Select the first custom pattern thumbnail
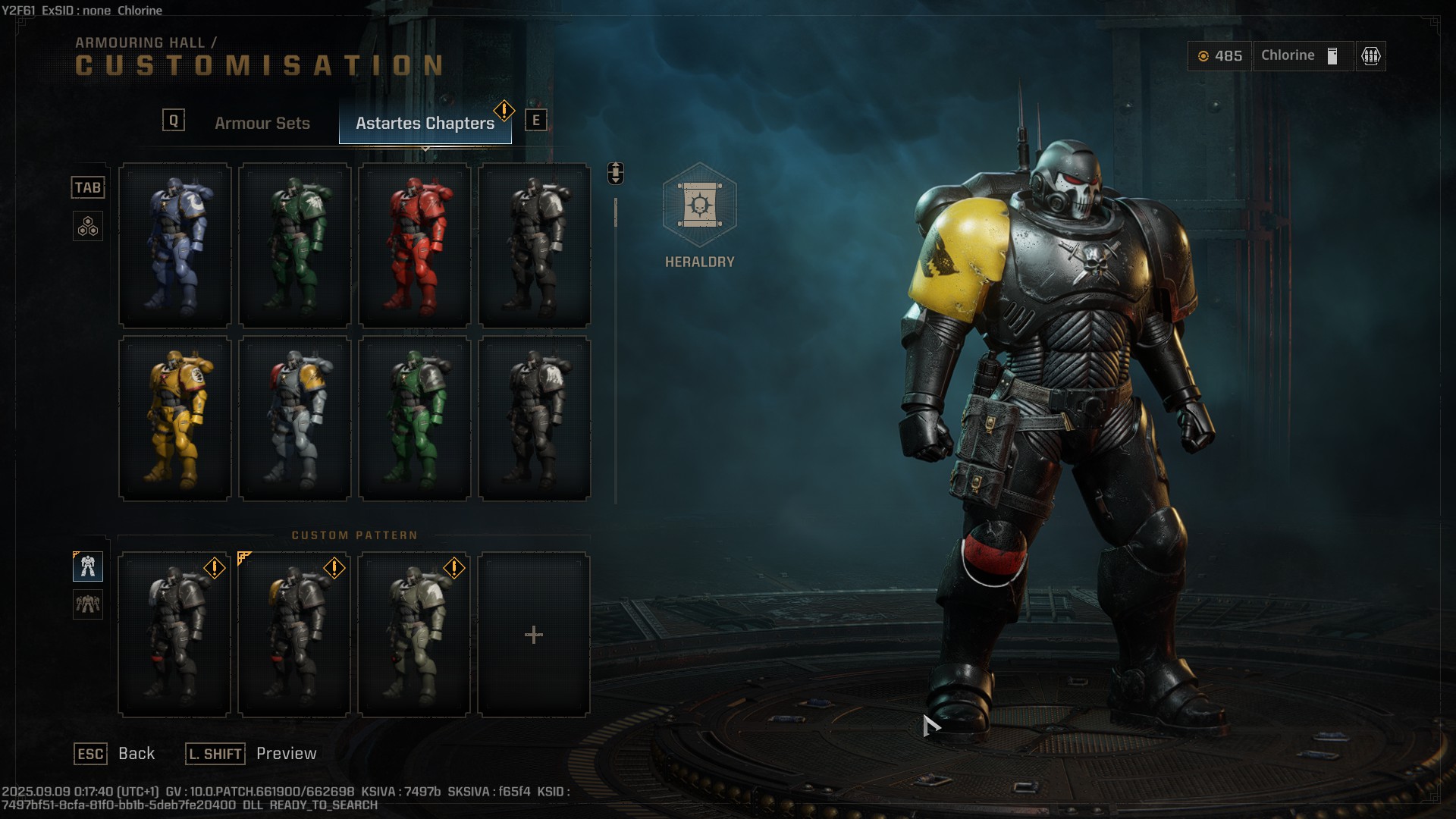The image size is (1456, 819). (174, 635)
